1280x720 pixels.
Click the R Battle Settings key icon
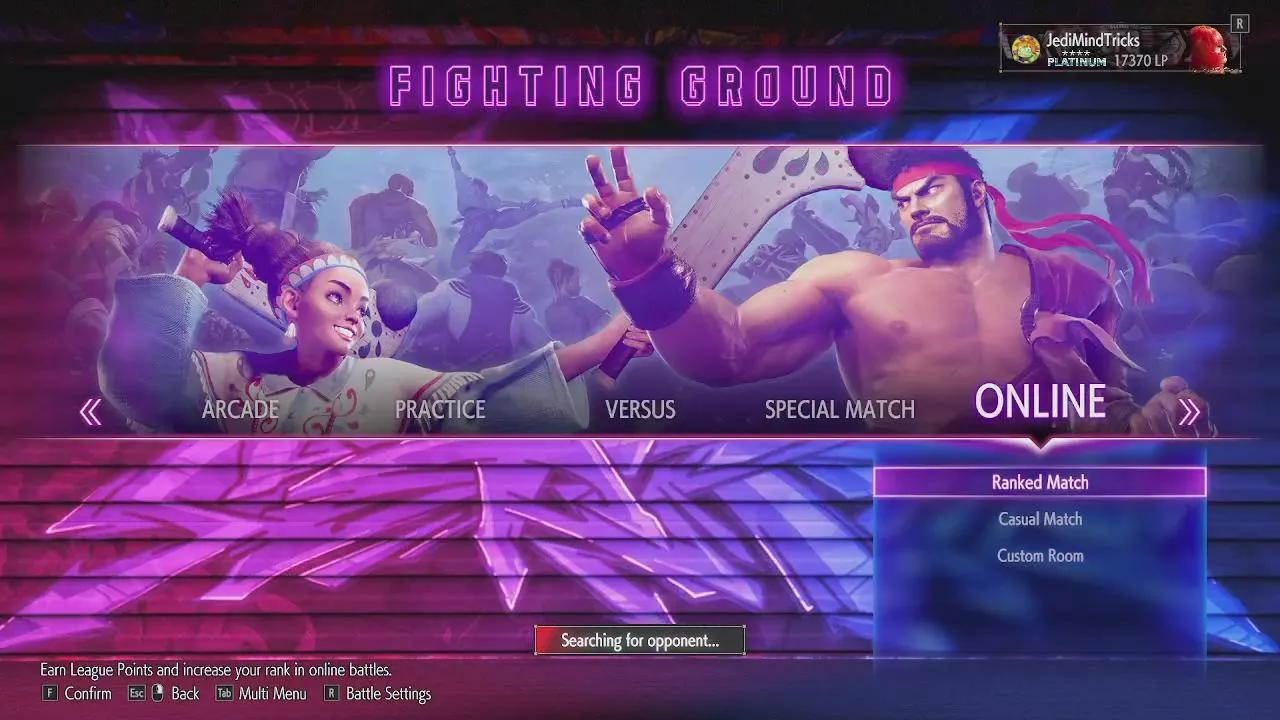(x=331, y=693)
